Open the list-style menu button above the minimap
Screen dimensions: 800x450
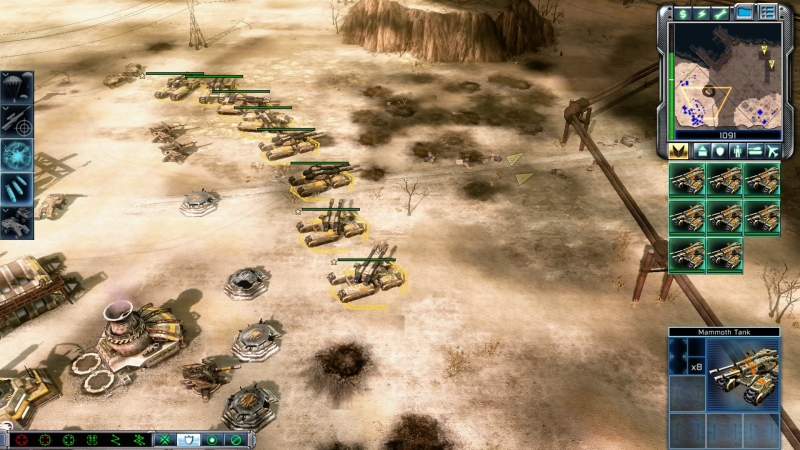click(768, 11)
